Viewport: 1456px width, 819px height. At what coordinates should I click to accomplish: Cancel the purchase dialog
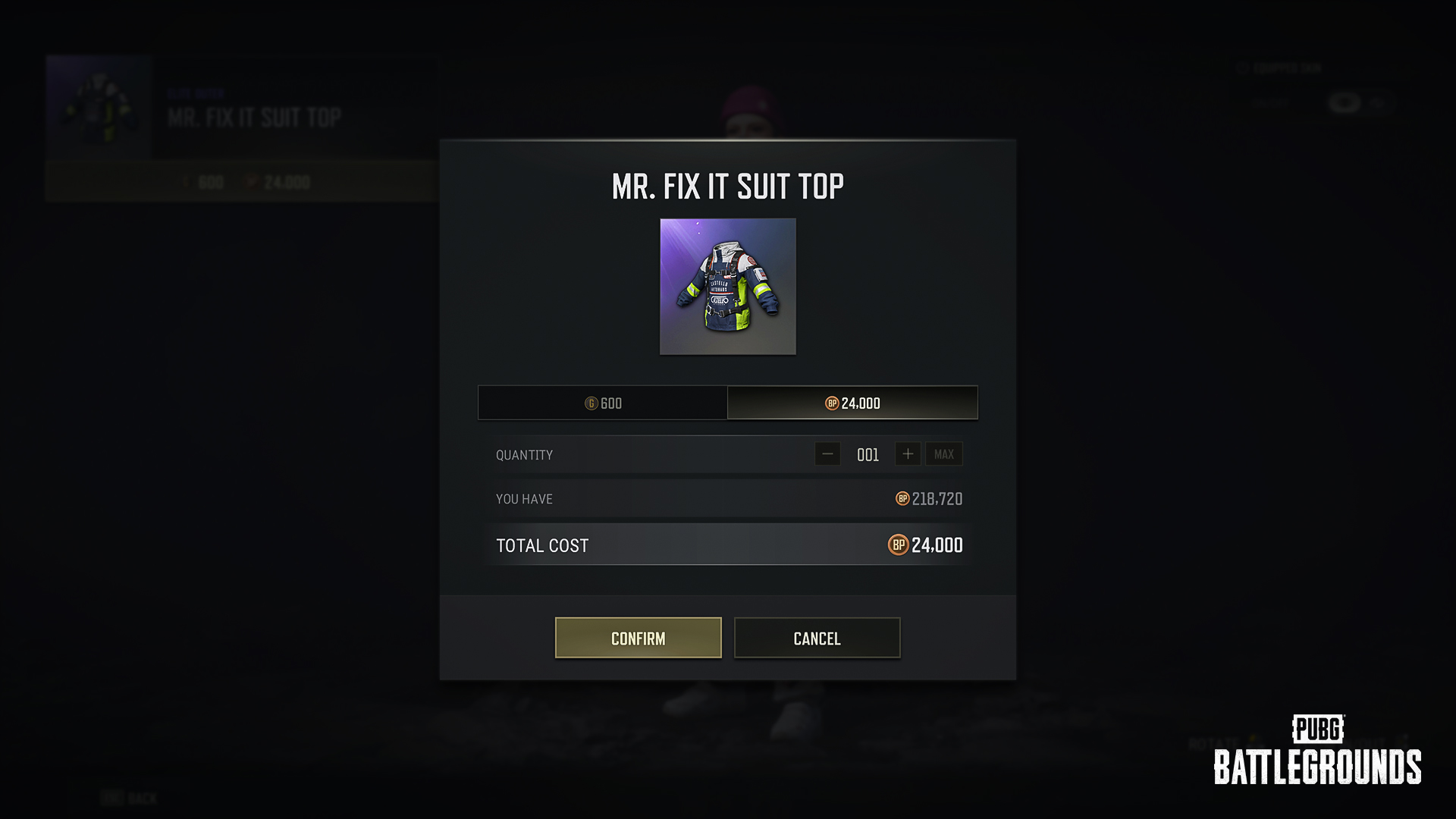click(817, 638)
